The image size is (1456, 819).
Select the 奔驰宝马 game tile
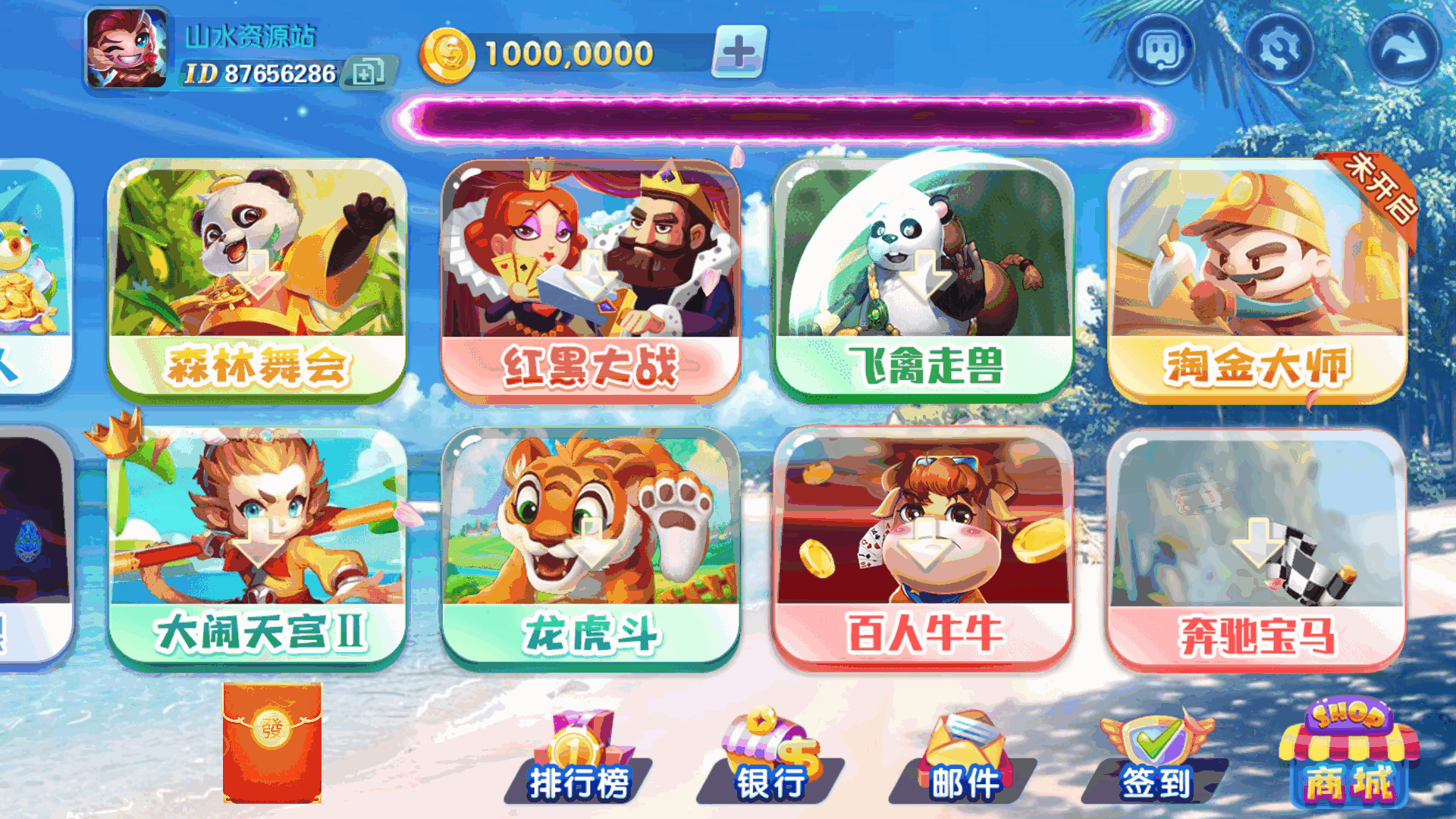[x=1255, y=546]
